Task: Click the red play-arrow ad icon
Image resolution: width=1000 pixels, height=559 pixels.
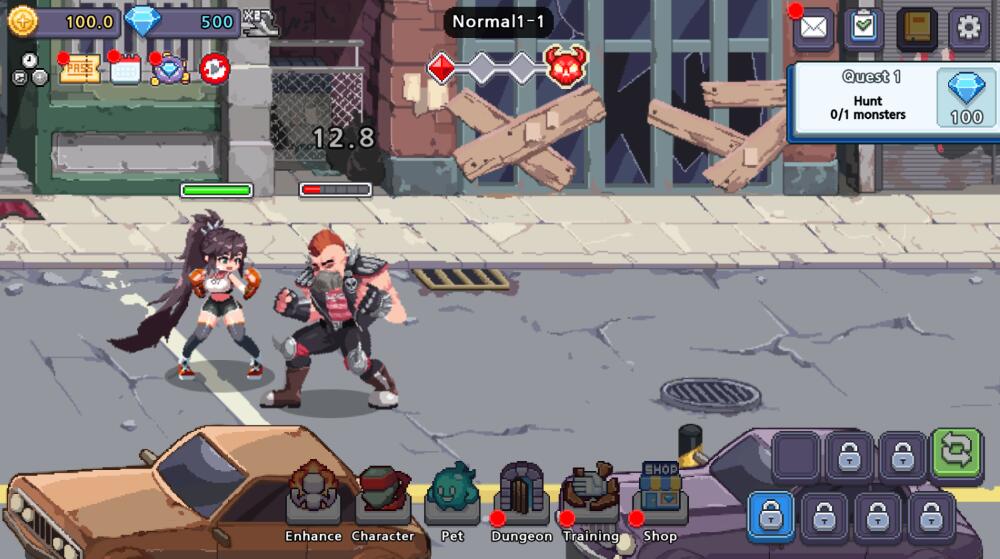Action: [214, 69]
